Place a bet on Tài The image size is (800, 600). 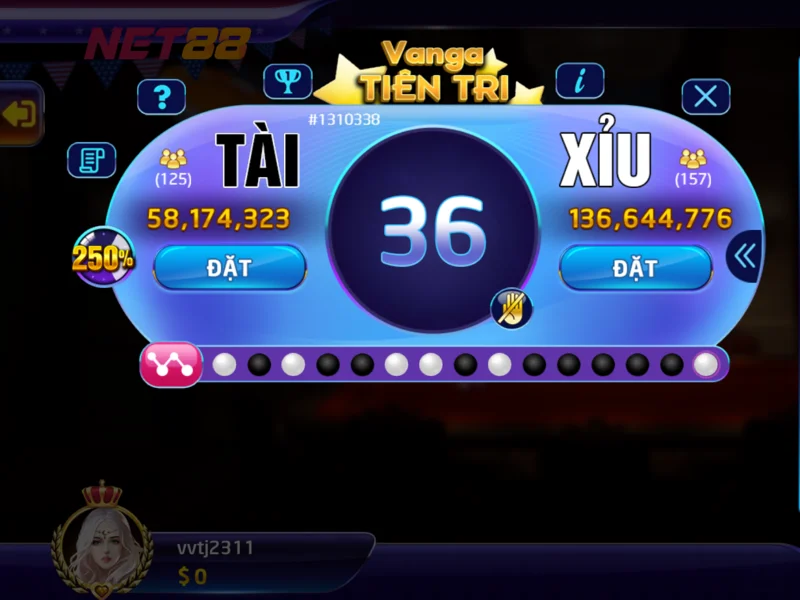click(x=229, y=268)
